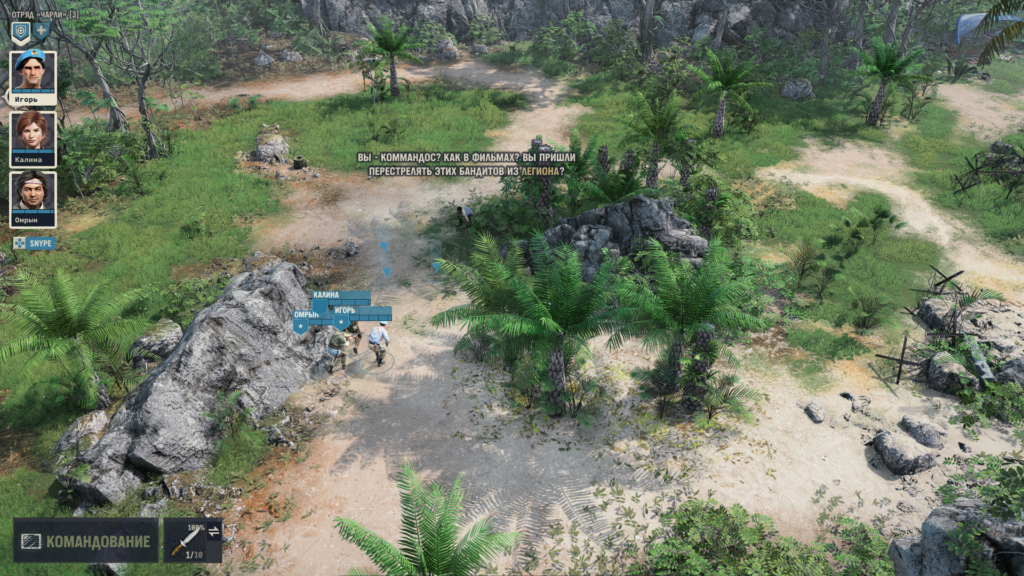Select the knife weapon slot
Viewport: 1024px width, 576px height.
coord(185,540)
